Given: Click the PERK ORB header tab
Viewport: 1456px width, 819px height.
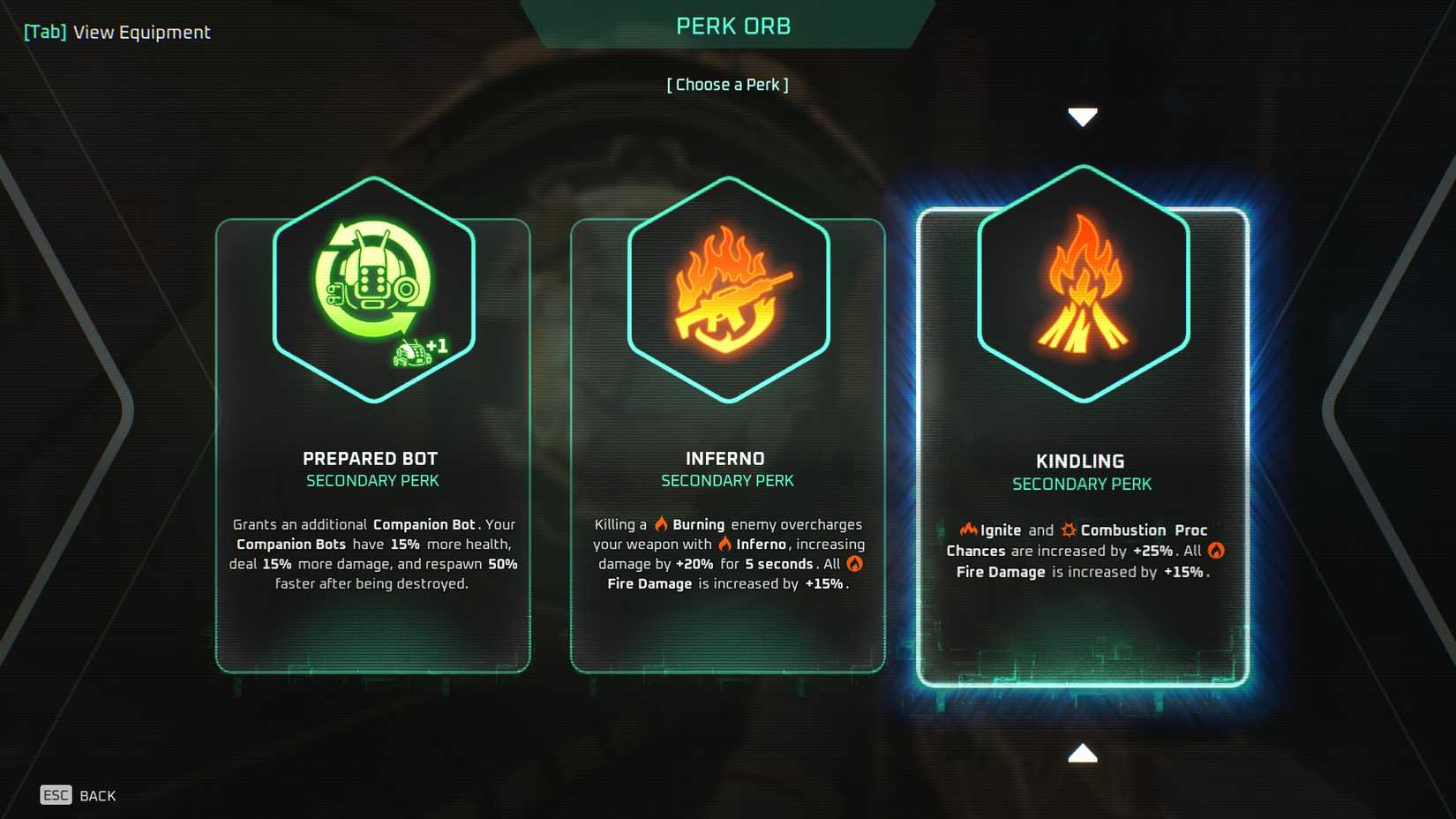Looking at the screenshot, I should pos(732,26).
